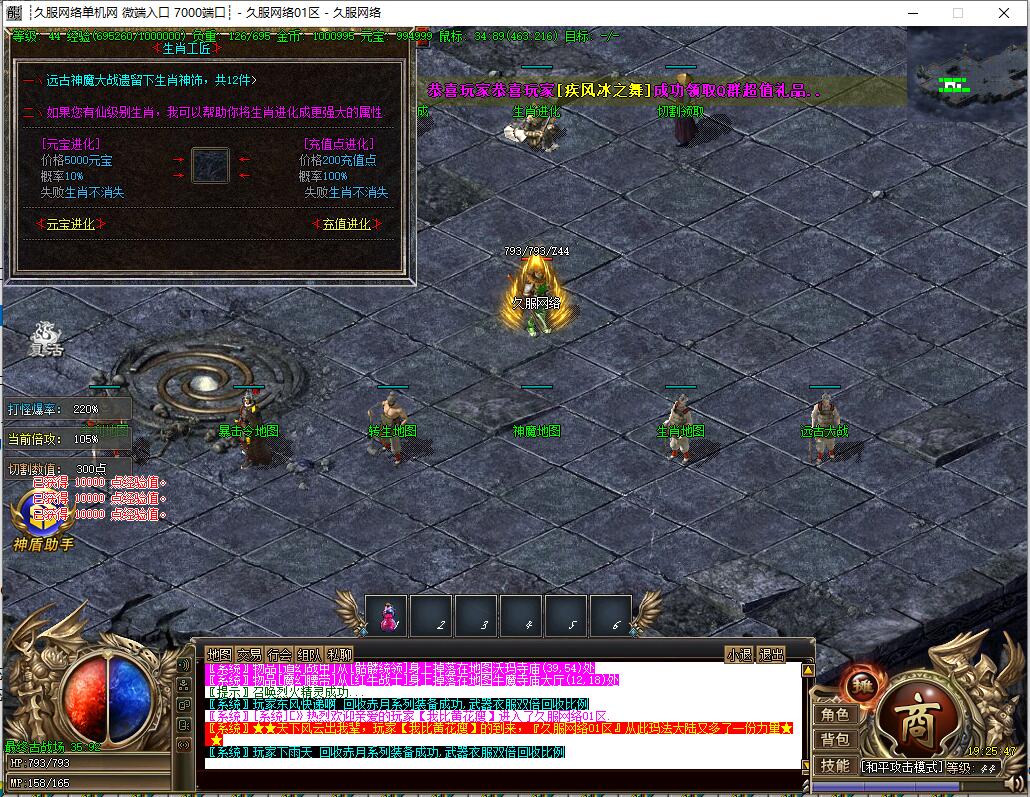This screenshot has height=797, width=1030.
Task: Open the 角色 character panel
Action: click(835, 714)
